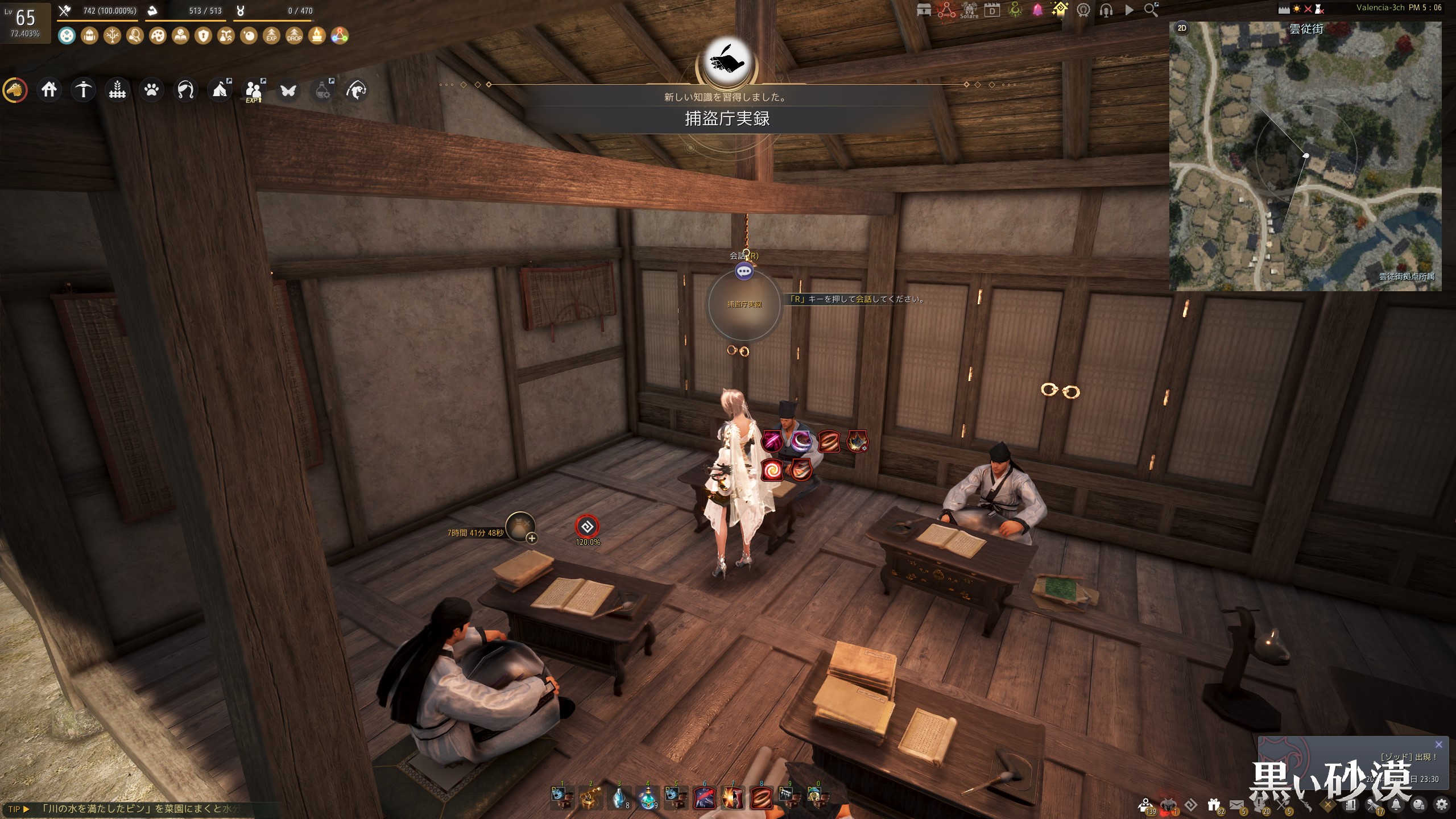Open the calendar D icon
1456x819 pixels.
tap(992, 10)
